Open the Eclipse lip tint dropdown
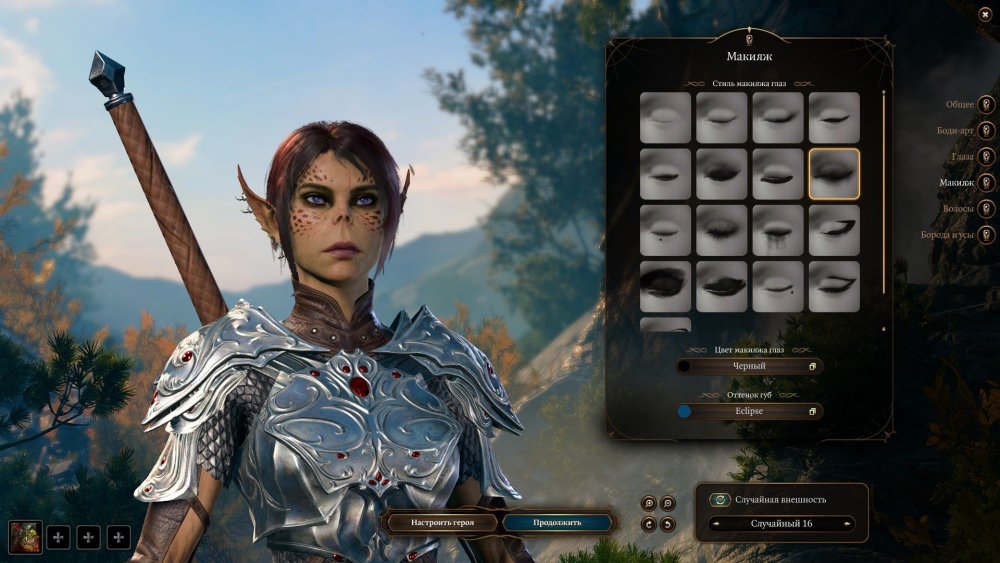This screenshot has width=1000, height=563. (749, 411)
